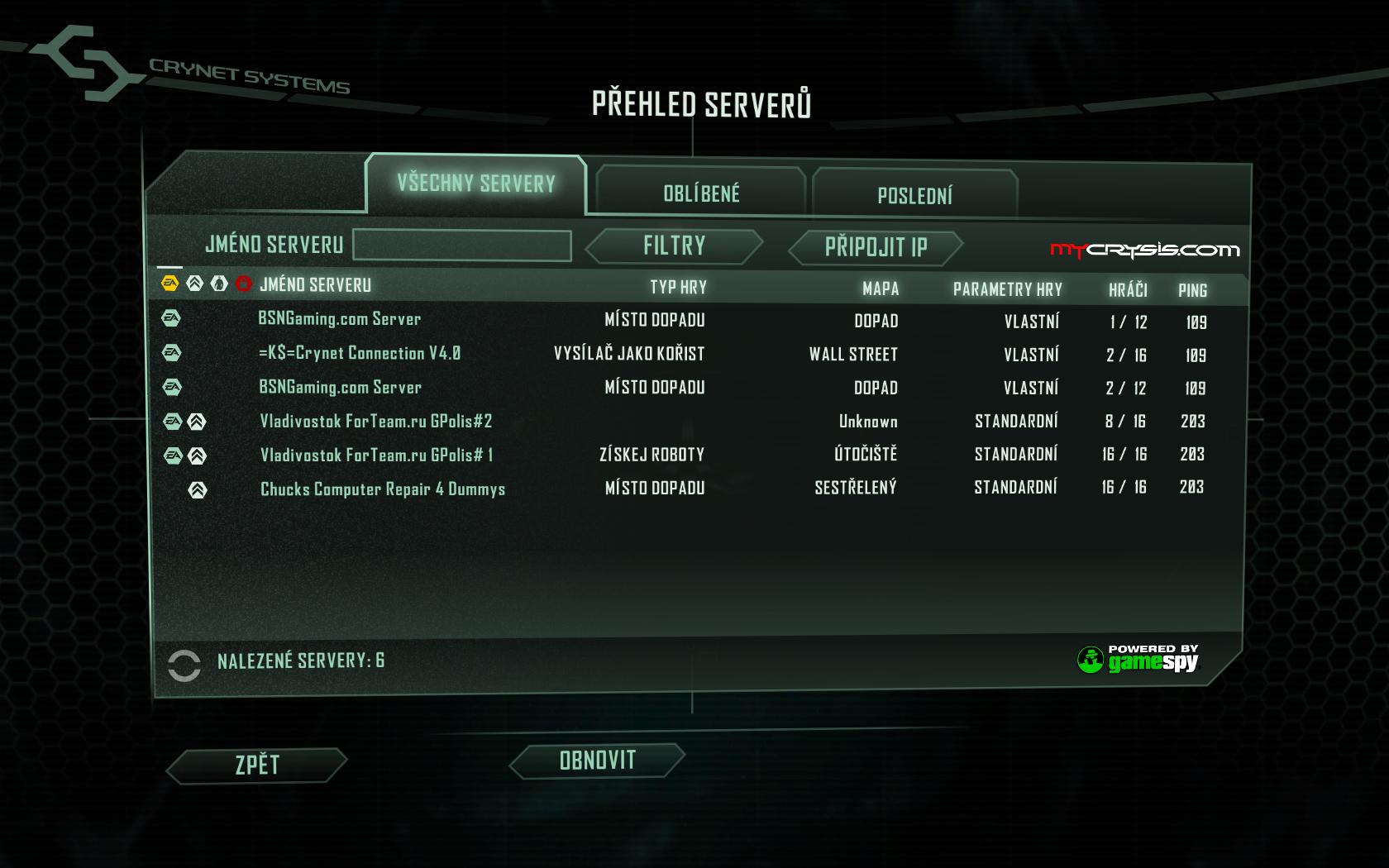Sort by Parametry Hry column header
Viewport: 1389px width, 868px height.
point(1007,289)
